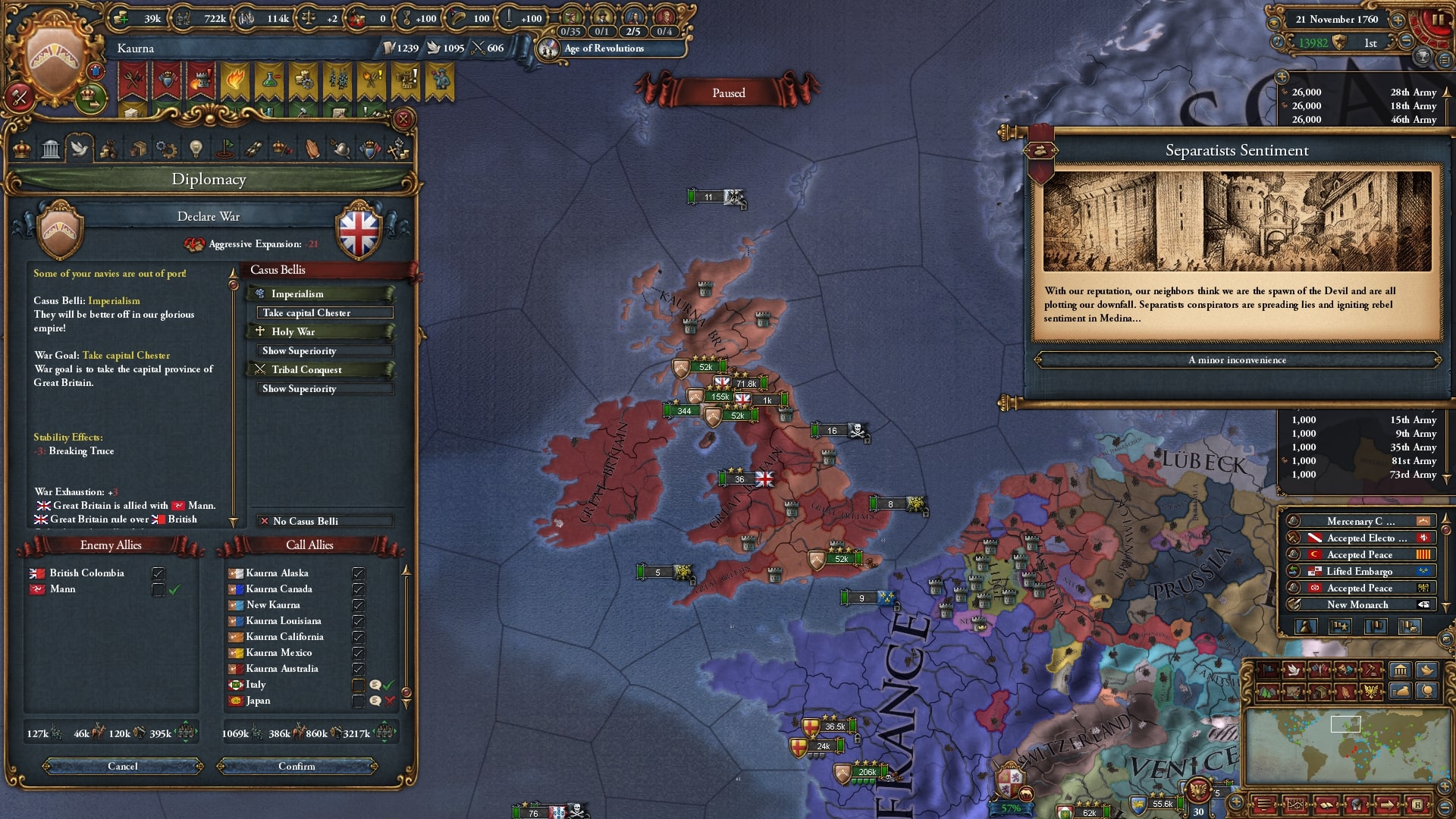
Task: Close the Diplomacy panel
Action: 403,119
